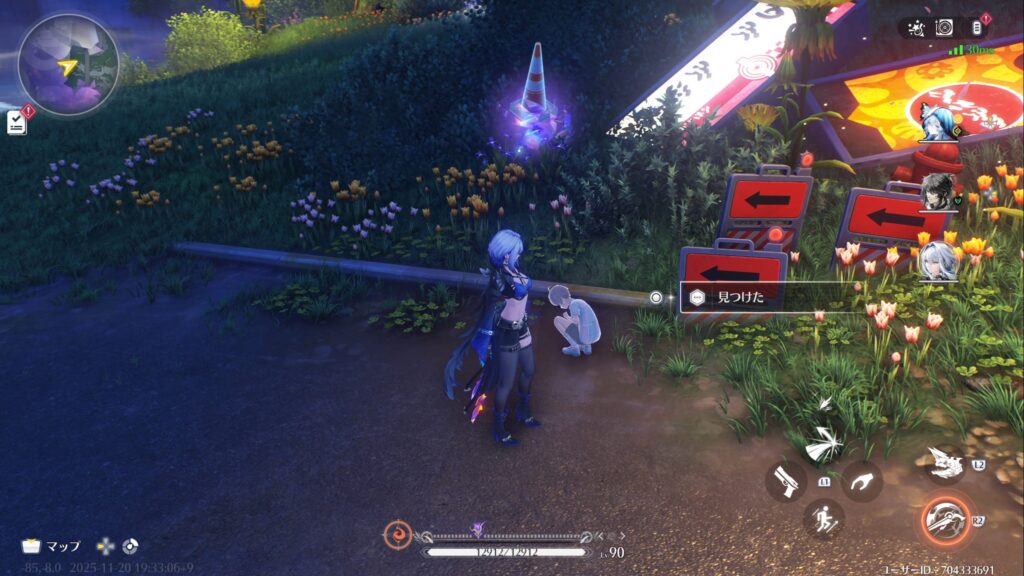Viewport: 1024px width, 576px height.
Task: Open the quest log clipboard icon
Action: point(17,121)
